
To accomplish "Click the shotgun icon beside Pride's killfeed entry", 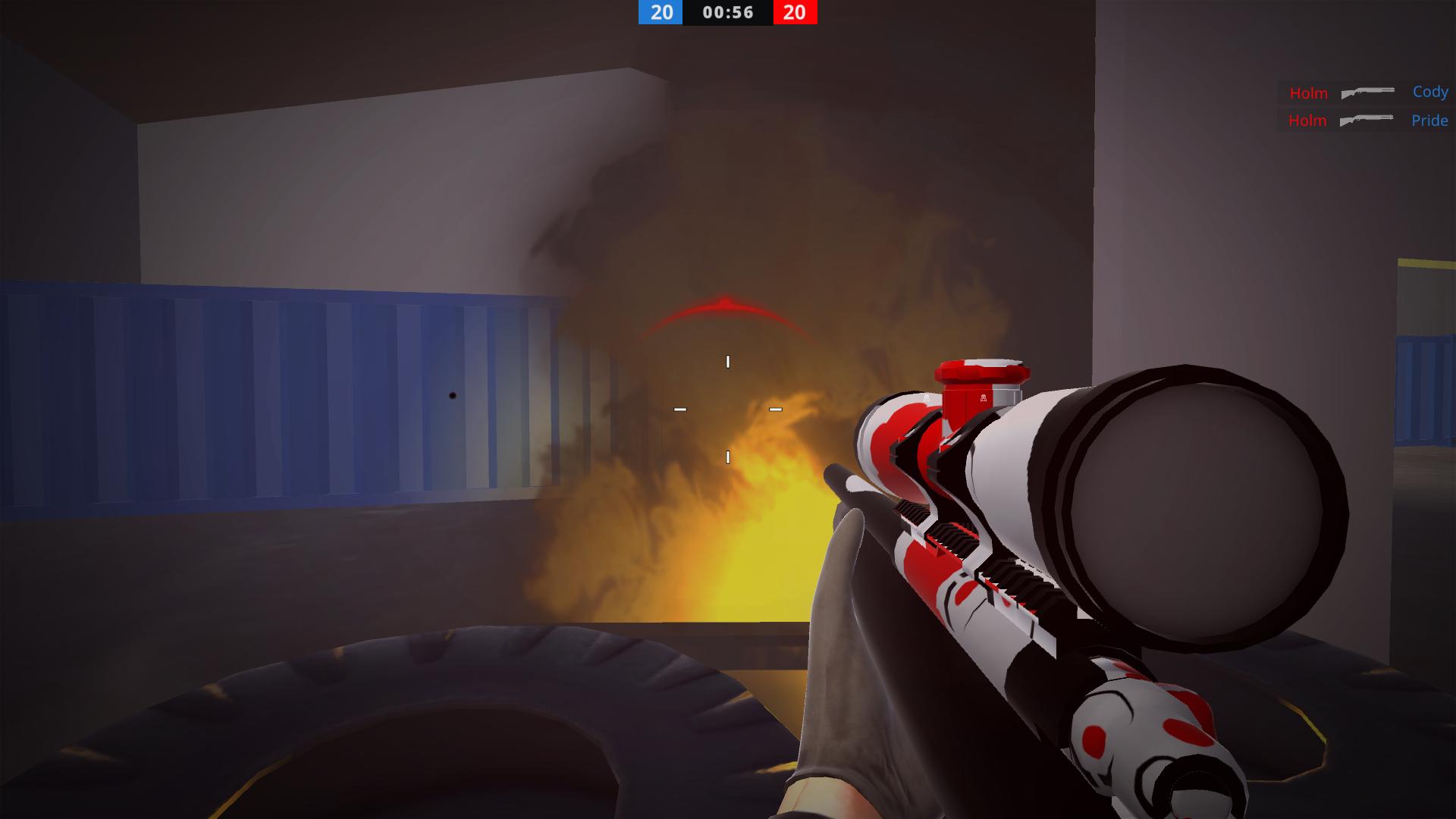I will coord(1366,119).
